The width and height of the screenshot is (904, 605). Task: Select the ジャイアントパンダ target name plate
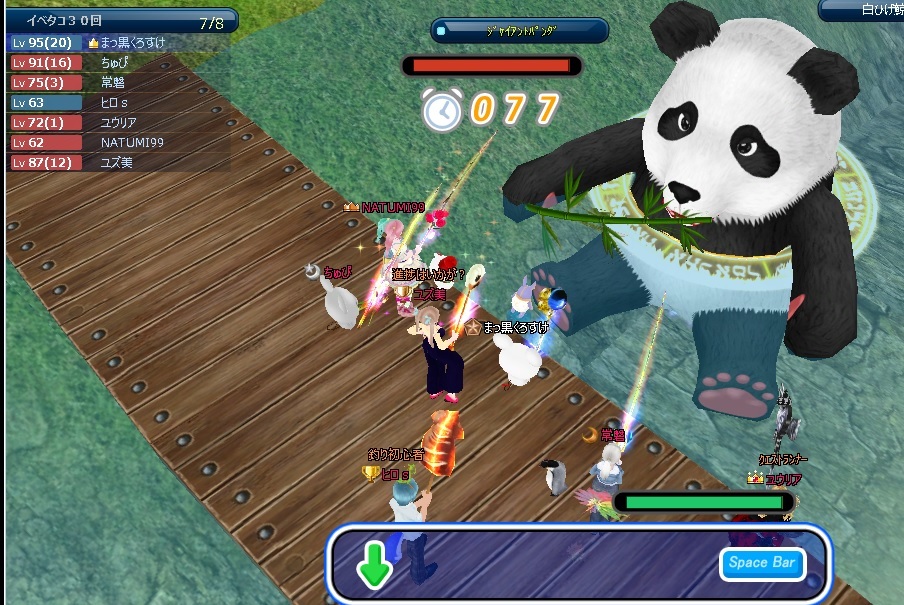520,31
